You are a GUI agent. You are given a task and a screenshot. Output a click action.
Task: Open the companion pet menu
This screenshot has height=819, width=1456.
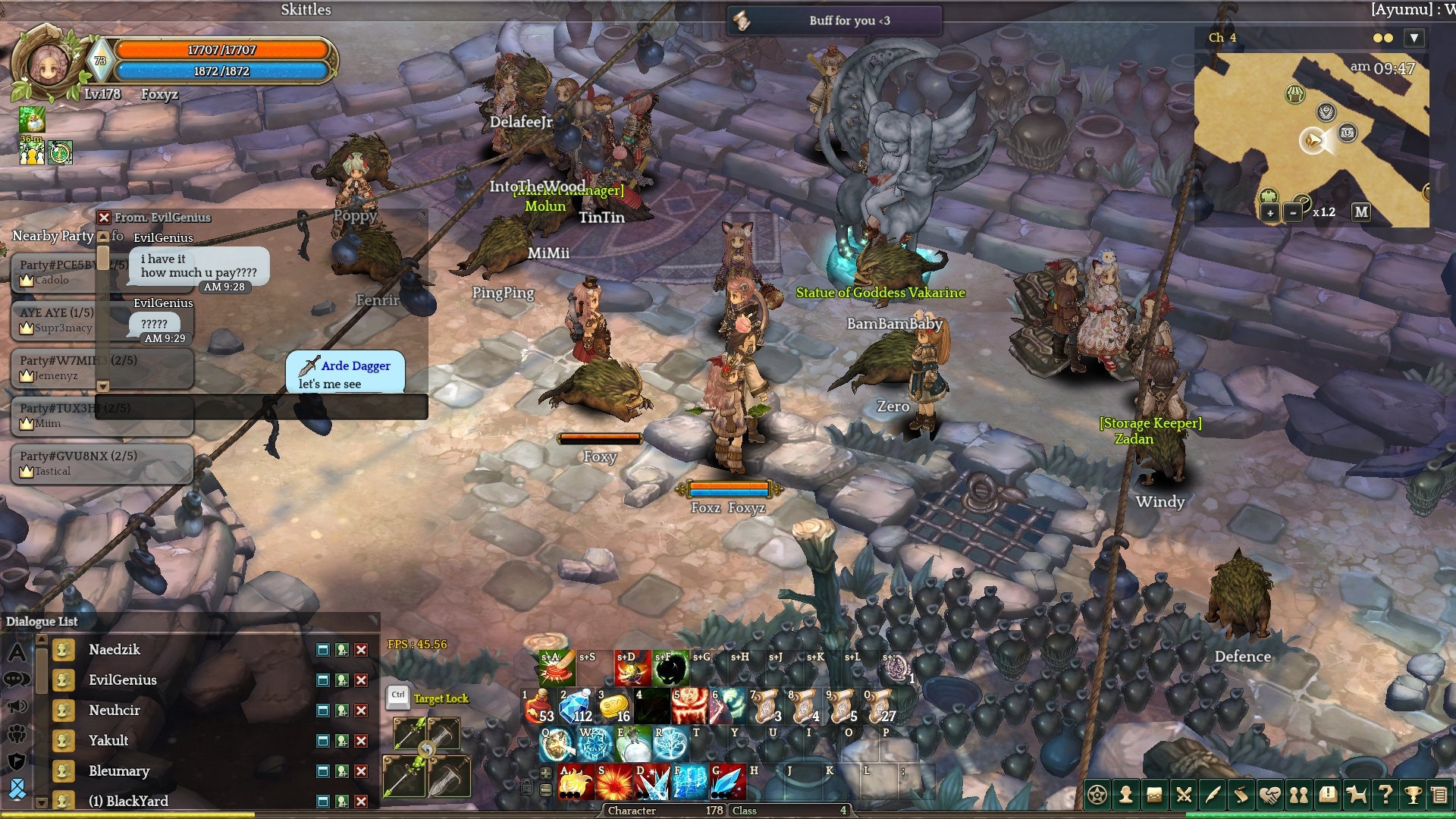(1356, 795)
